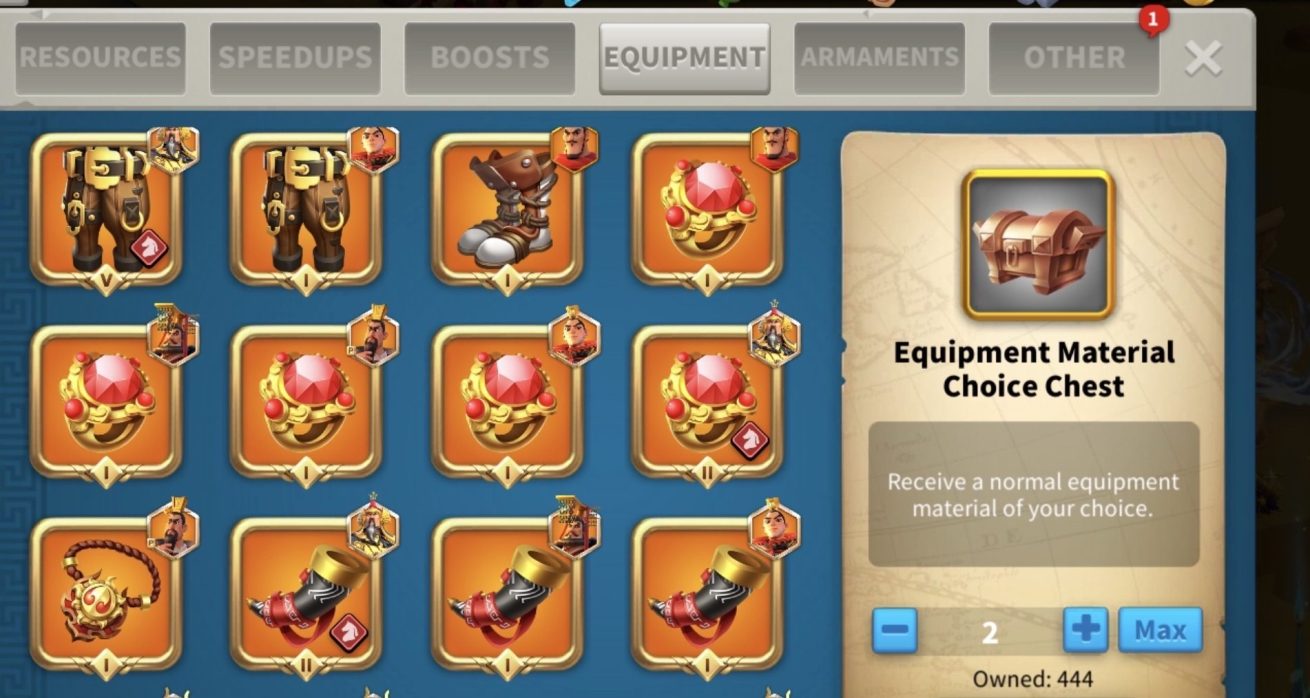Image resolution: width=1310 pixels, height=698 pixels.
Task: Switch to the Resources tab
Action: coord(100,58)
